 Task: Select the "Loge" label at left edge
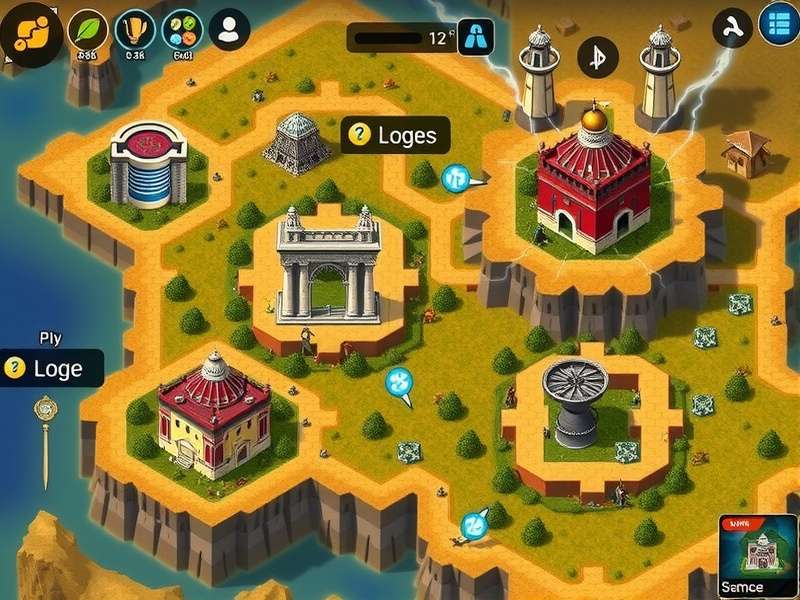click(52, 368)
